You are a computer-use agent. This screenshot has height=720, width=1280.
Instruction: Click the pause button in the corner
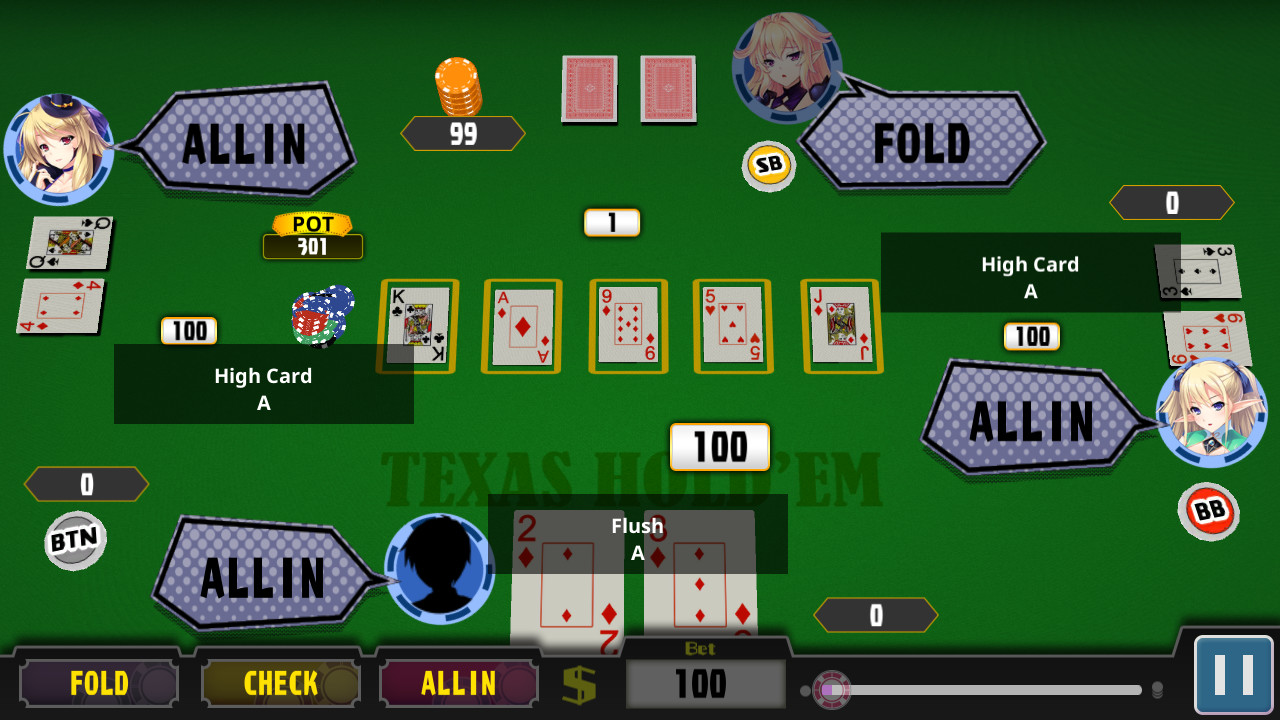(1236, 672)
